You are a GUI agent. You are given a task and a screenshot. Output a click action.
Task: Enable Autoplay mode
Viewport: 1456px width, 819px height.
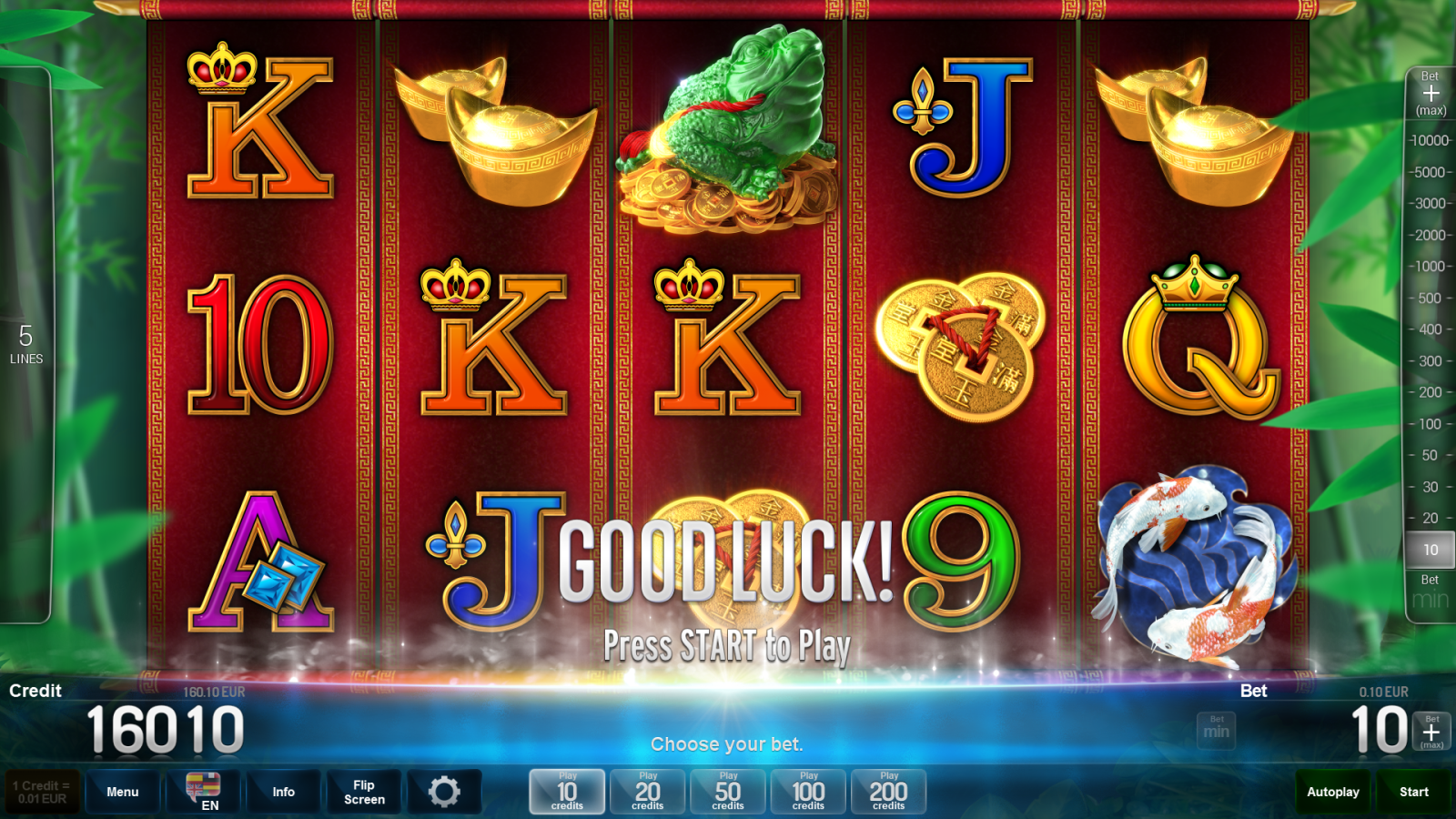[x=1332, y=792]
